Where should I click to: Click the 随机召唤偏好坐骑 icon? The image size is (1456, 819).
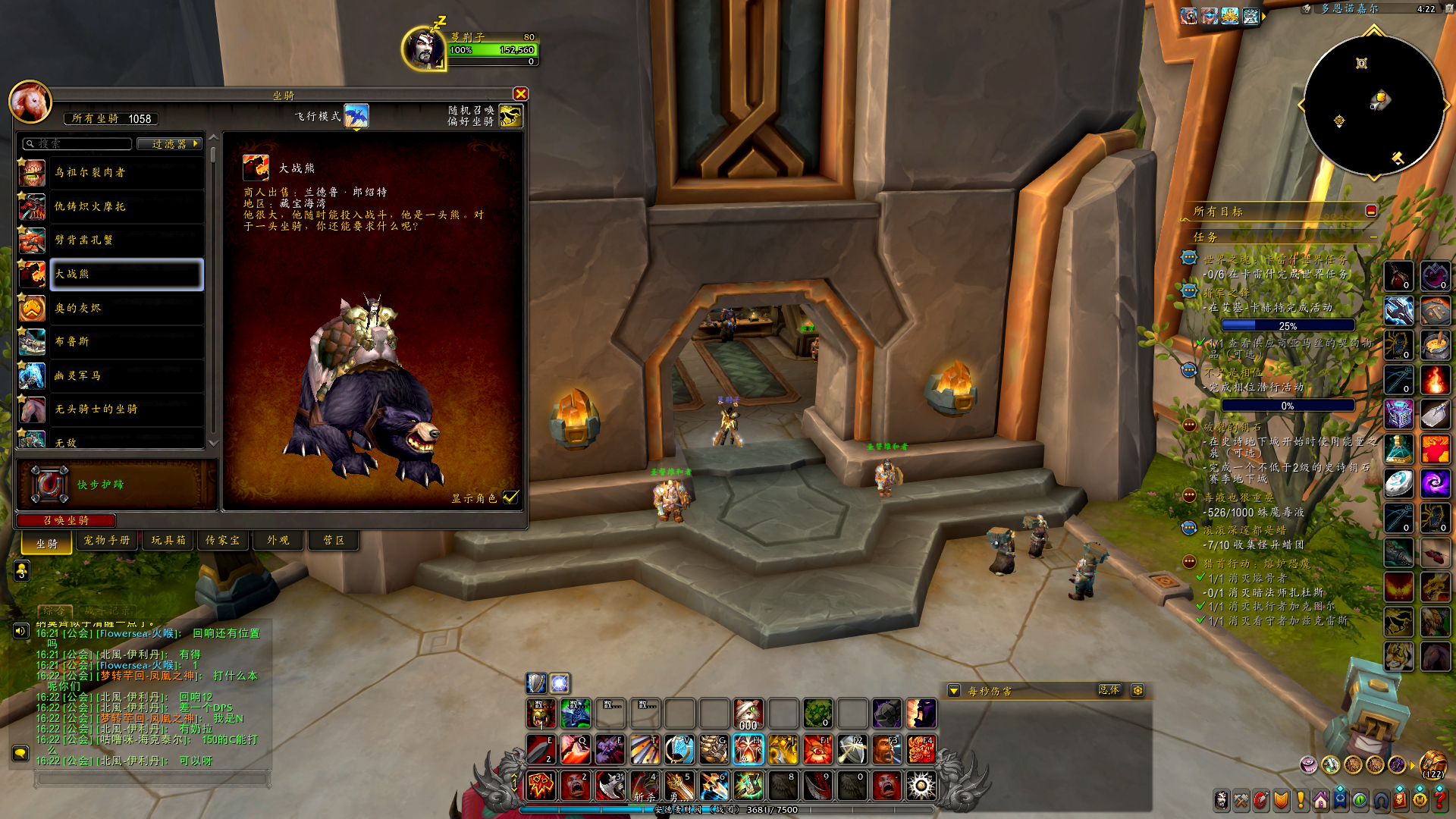[511, 116]
